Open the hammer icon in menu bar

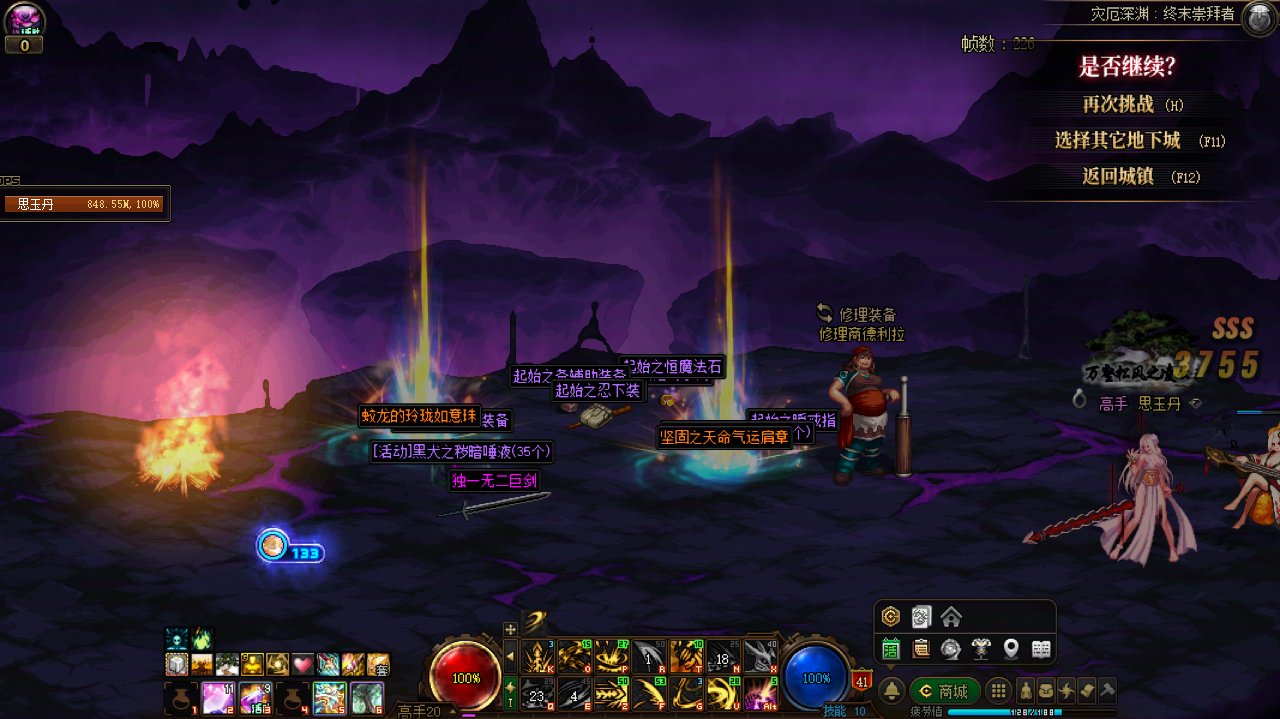[x=1107, y=691]
